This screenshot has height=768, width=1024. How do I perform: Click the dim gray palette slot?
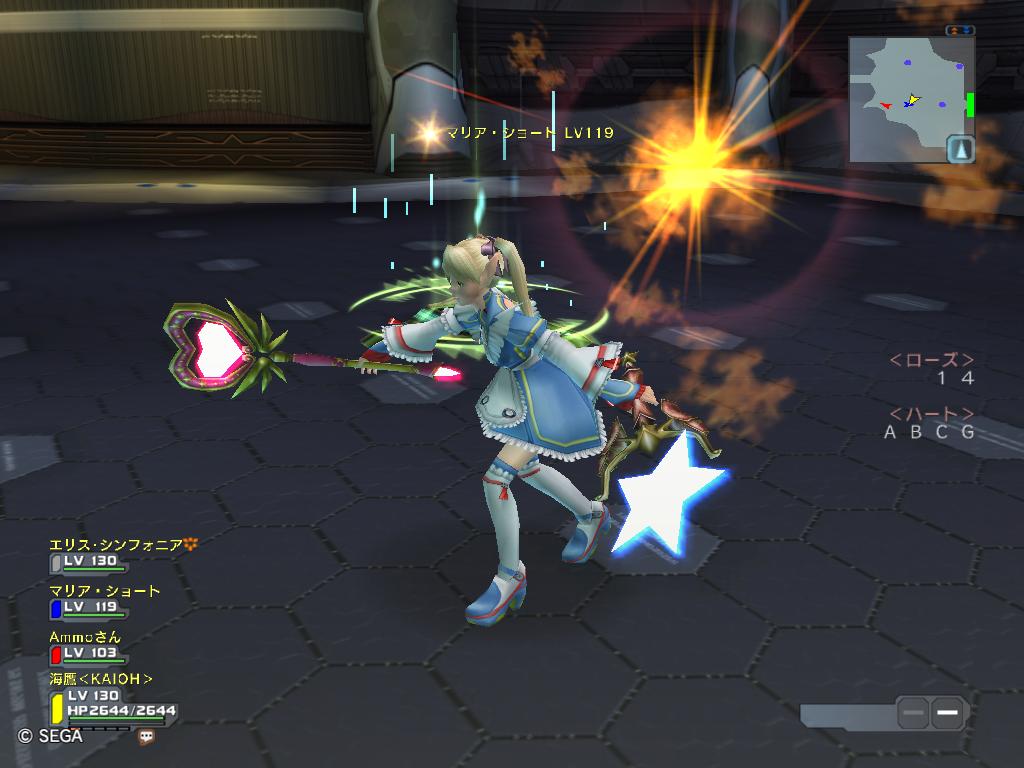point(913,713)
